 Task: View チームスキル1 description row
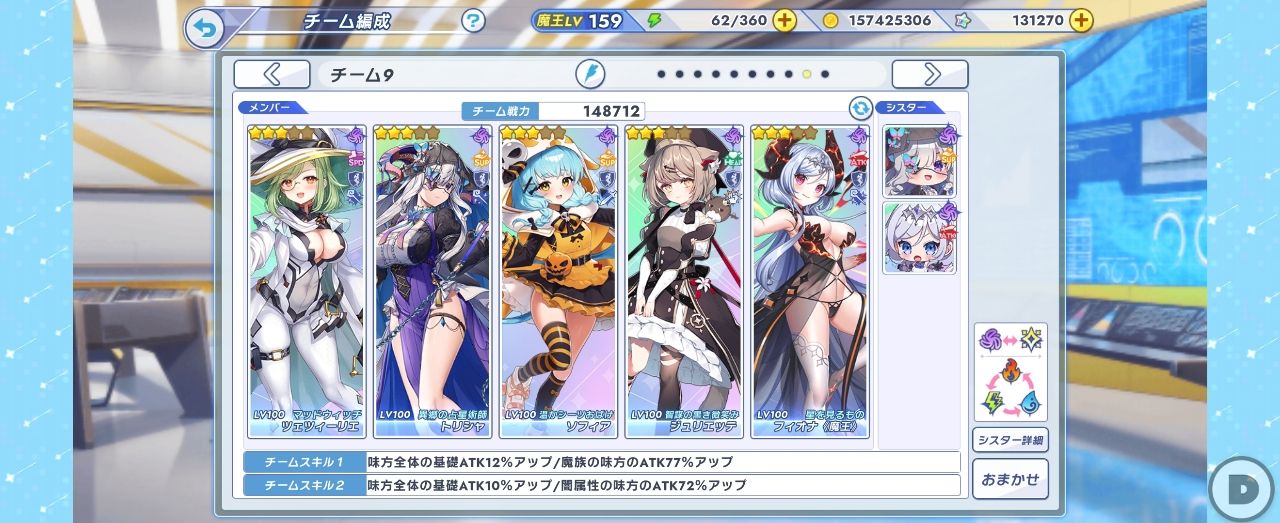[602, 462]
